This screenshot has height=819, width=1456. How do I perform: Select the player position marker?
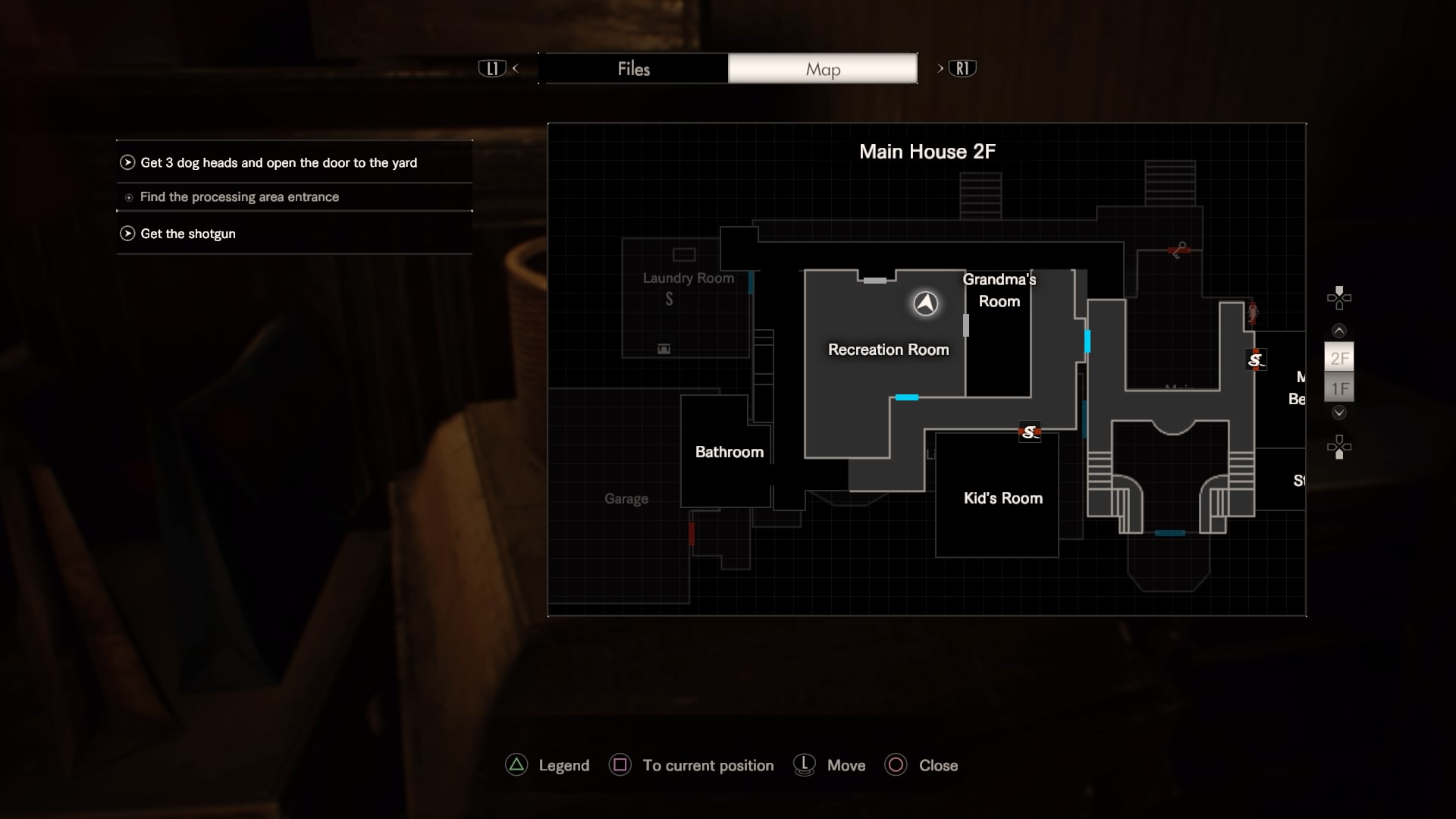point(925,303)
